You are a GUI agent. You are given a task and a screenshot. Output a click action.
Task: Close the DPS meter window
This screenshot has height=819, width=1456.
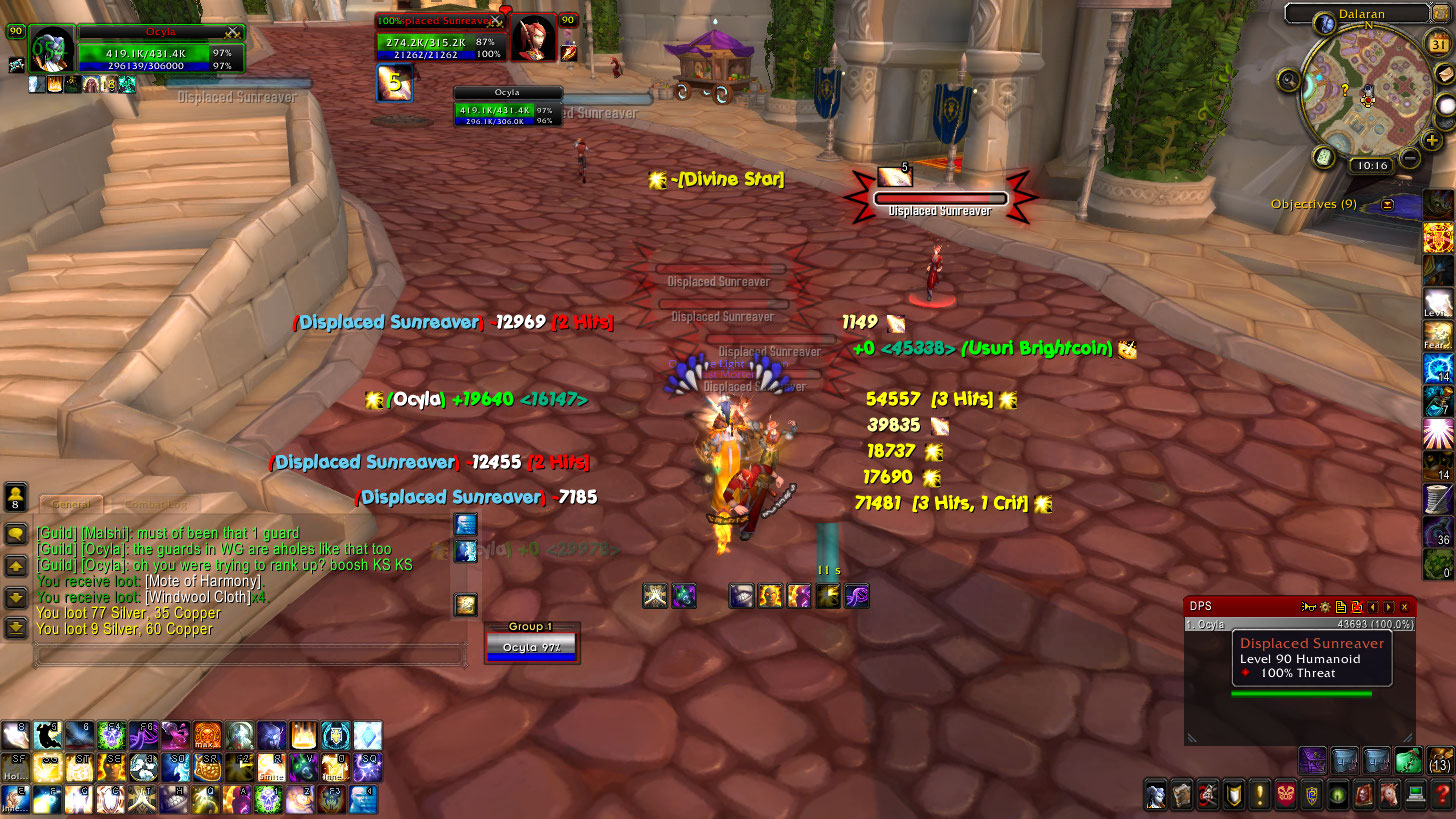1404,606
